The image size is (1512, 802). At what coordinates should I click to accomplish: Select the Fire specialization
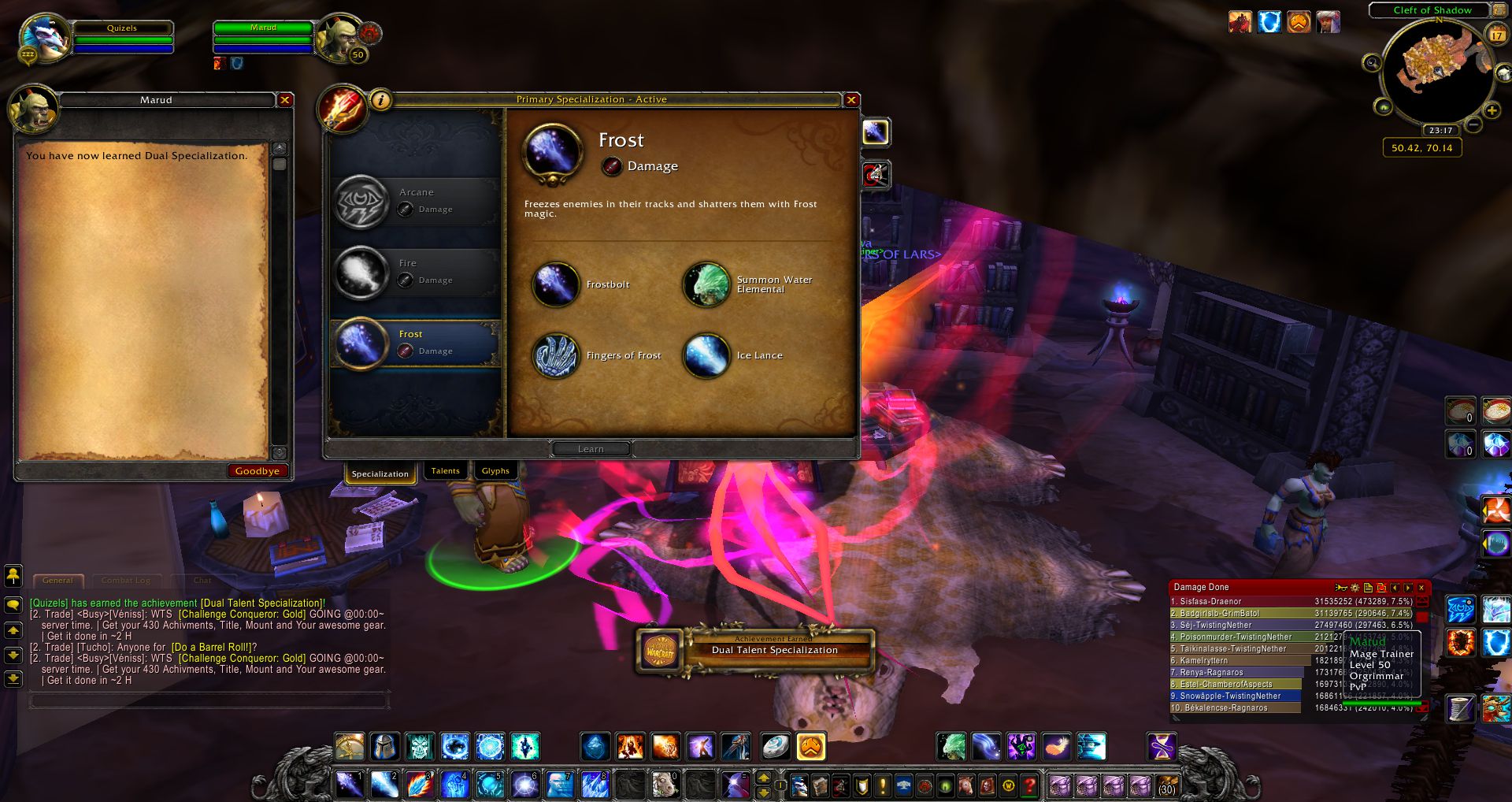point(416,272)
